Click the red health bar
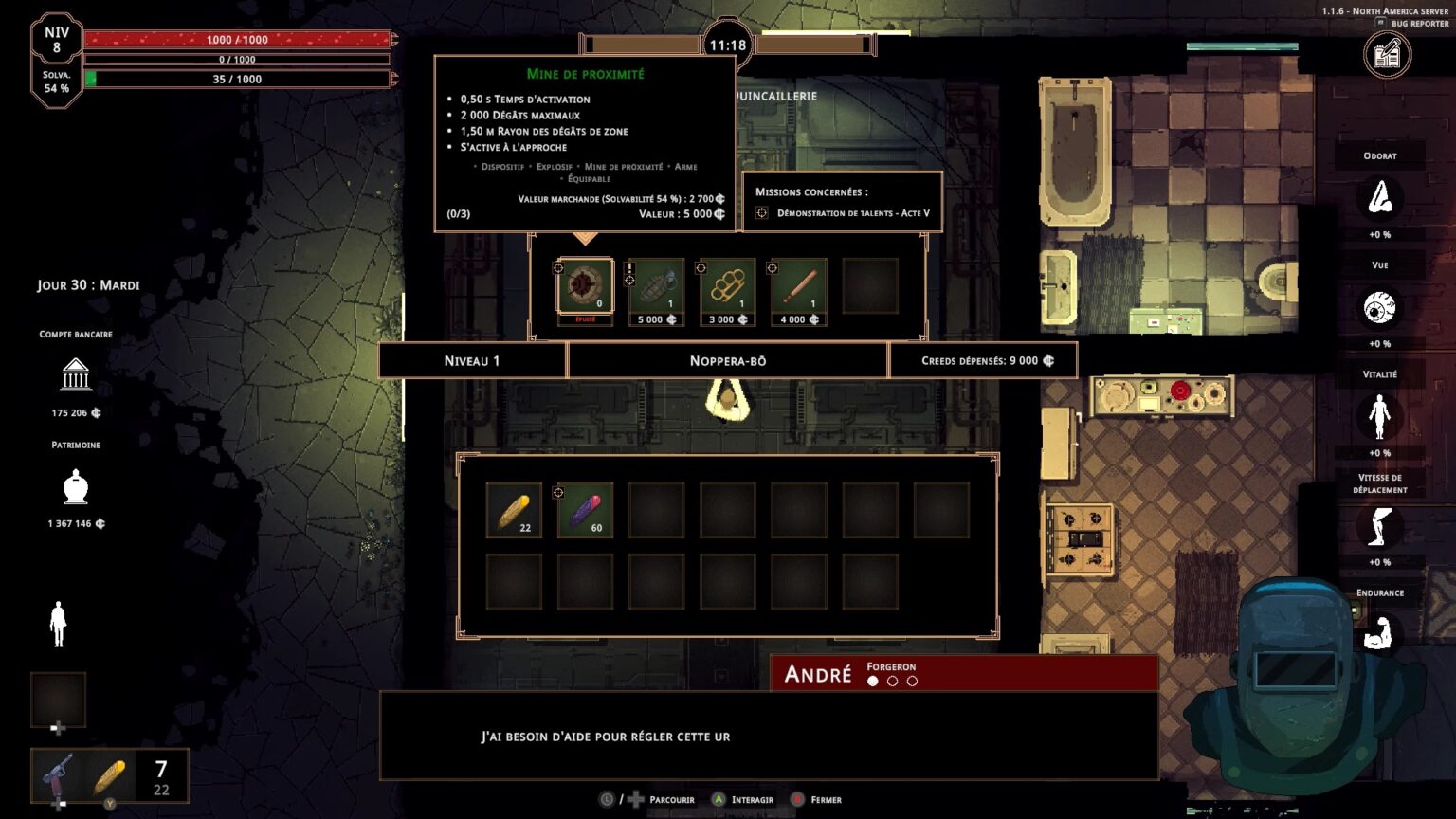 coord(237,40)
